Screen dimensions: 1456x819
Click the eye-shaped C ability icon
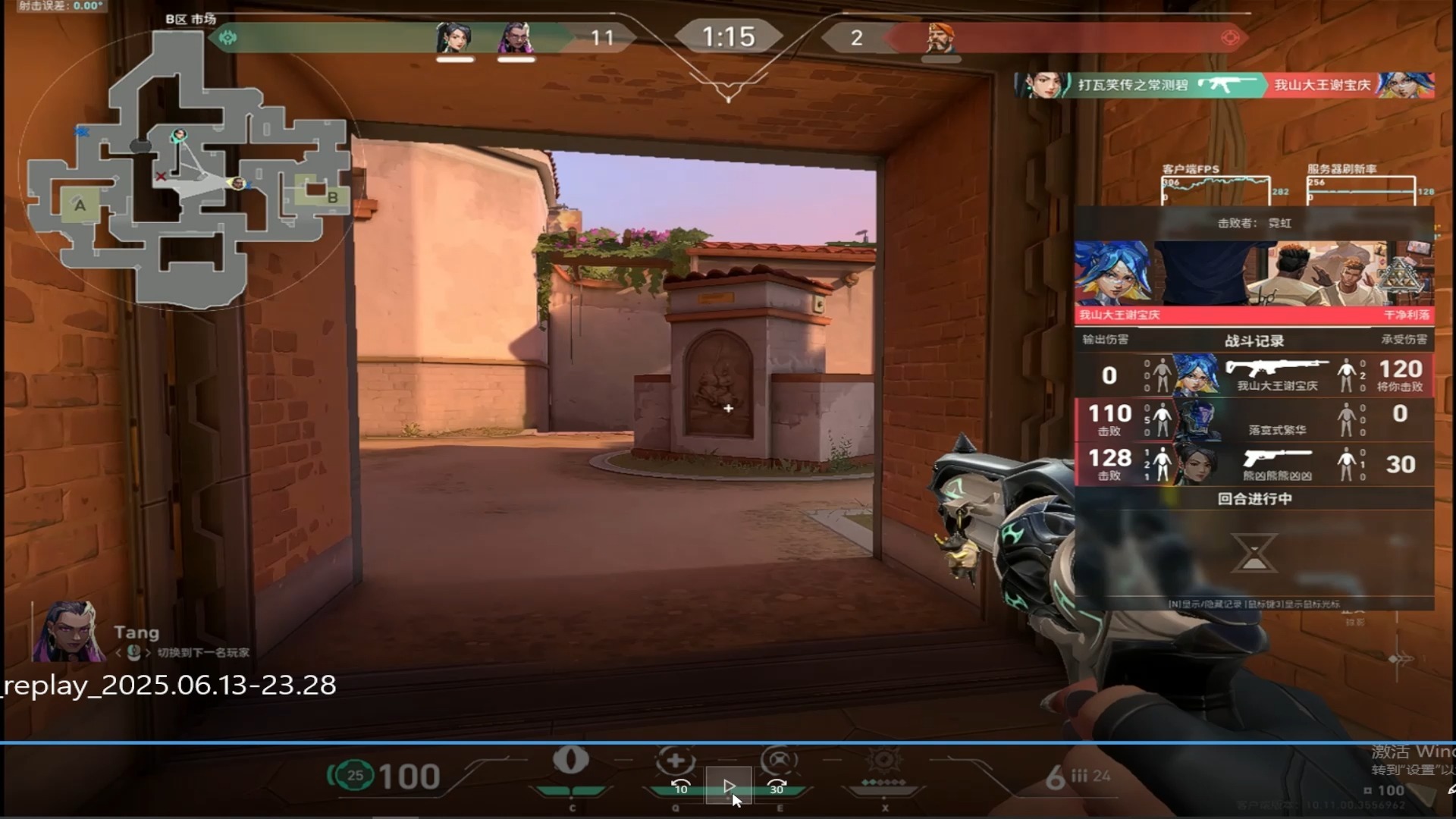[571, 761]
